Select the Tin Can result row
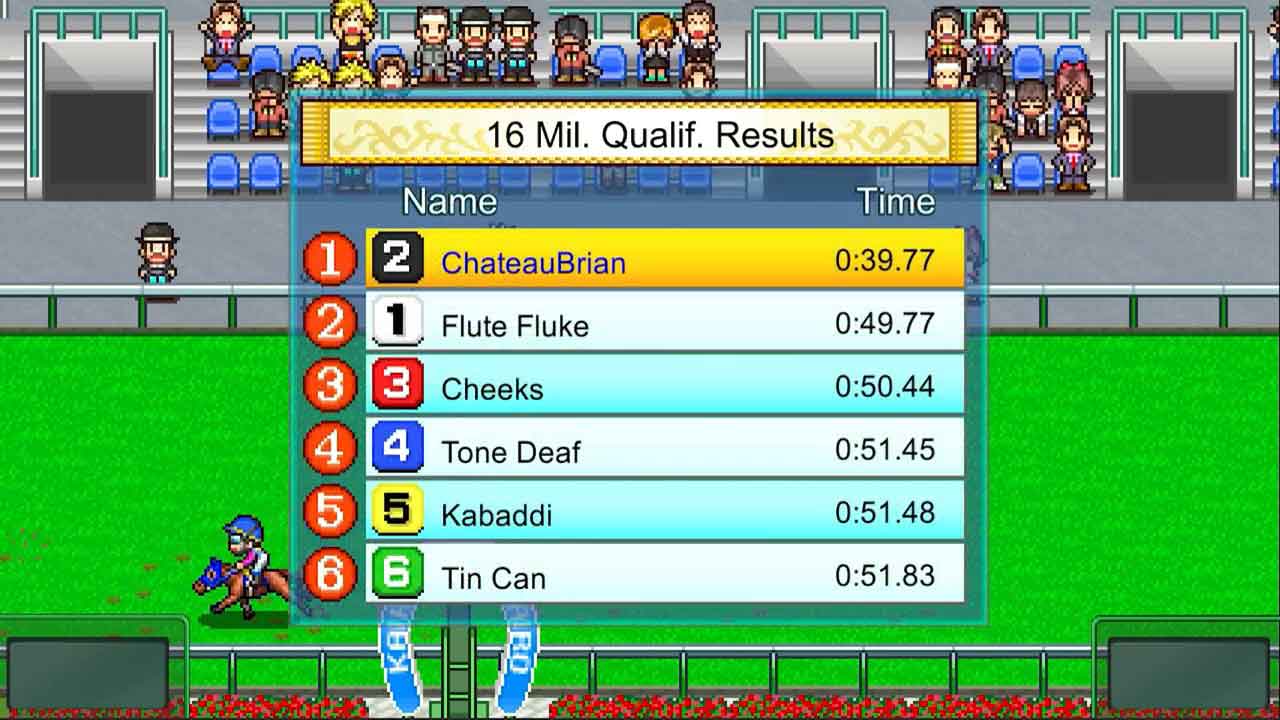Image resolution: width=1280 pixels, height=720 pixels. coord(664,574)
